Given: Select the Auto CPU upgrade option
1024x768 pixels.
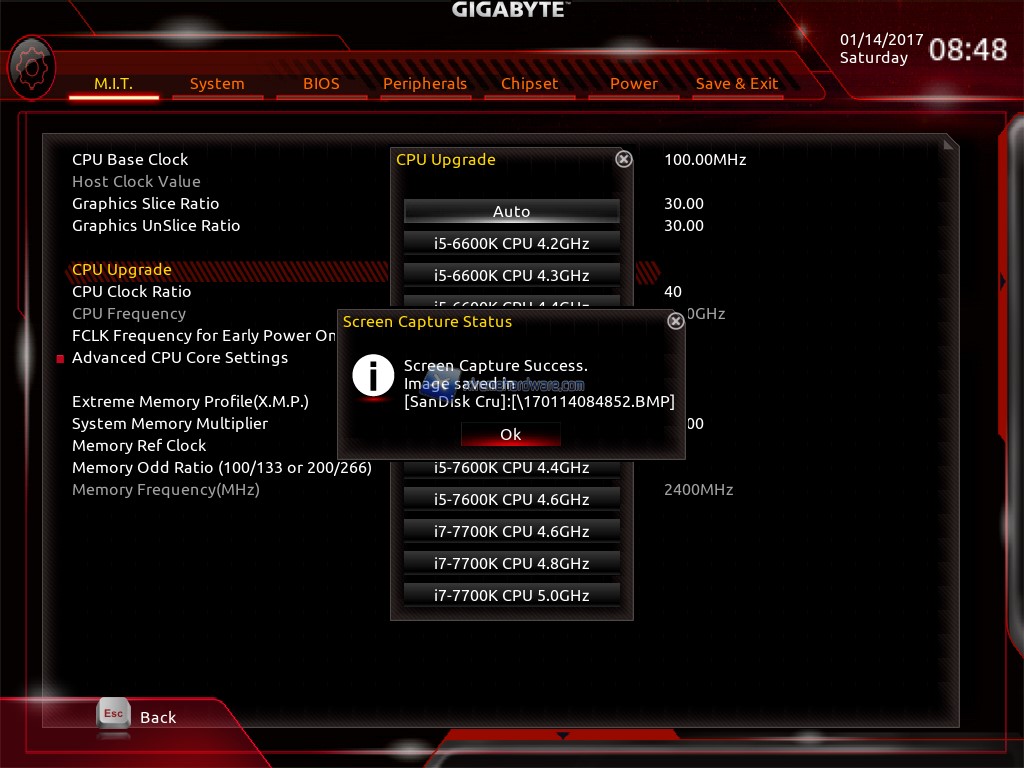Looking at the screenshot, I should click(511, 211).
